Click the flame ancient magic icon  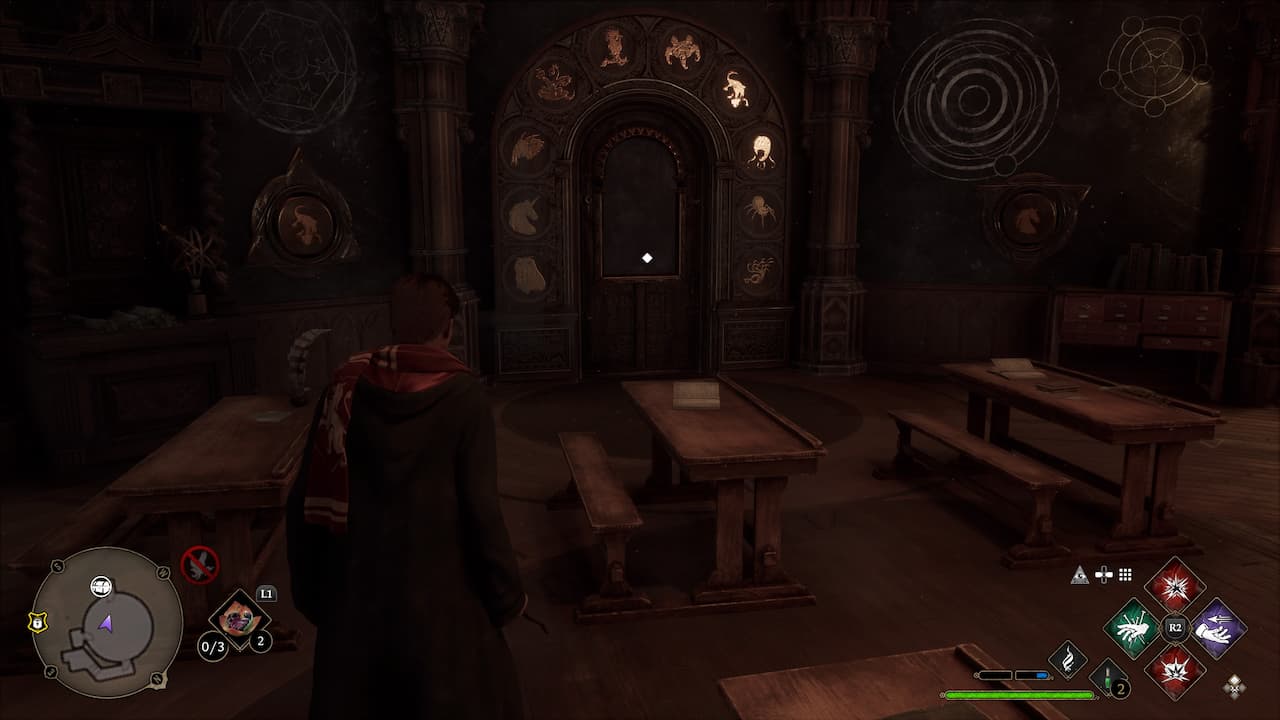[1067, 659]
